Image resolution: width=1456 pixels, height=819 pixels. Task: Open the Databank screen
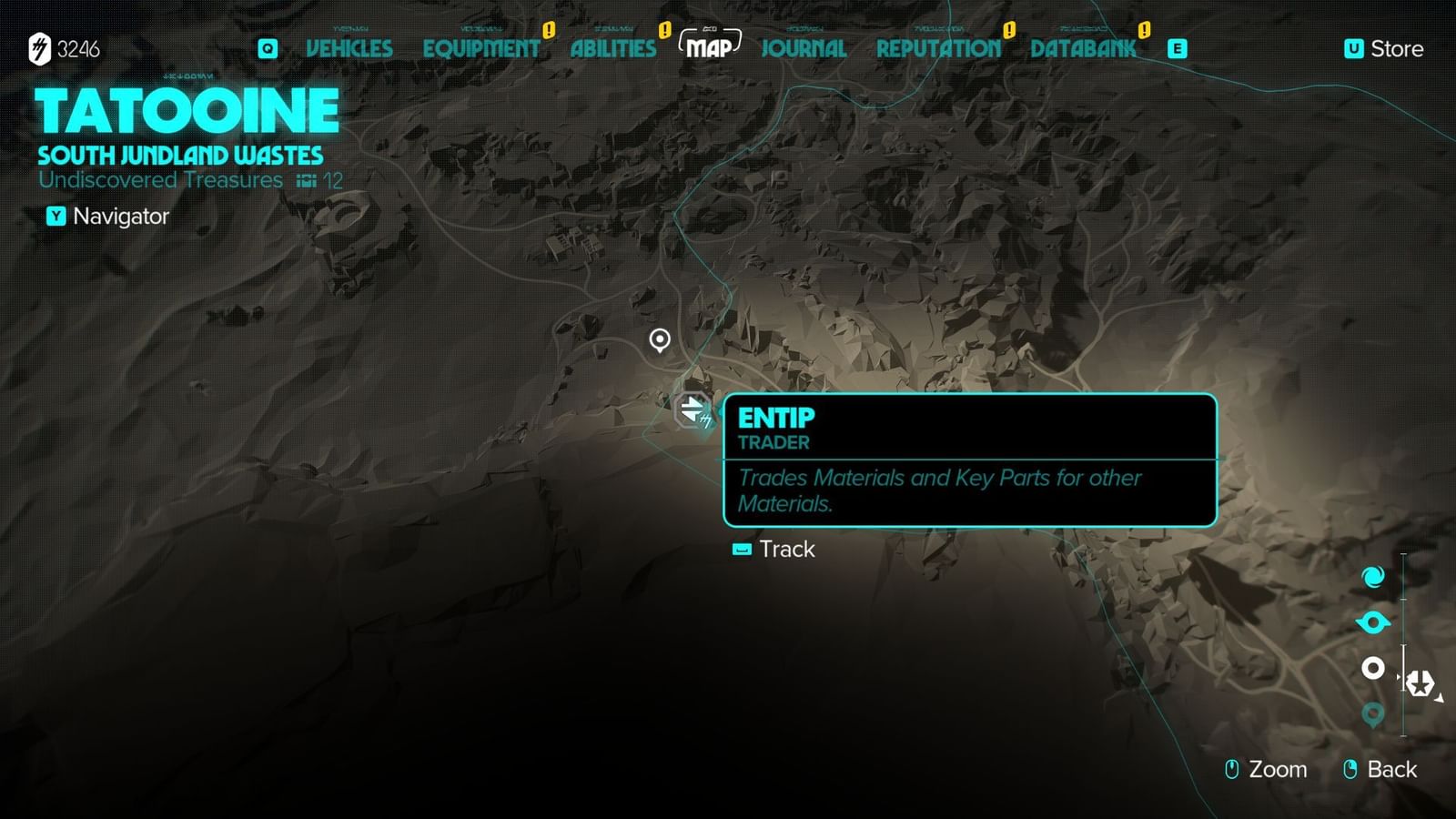pyautogui.click(x=1083, y=49)
